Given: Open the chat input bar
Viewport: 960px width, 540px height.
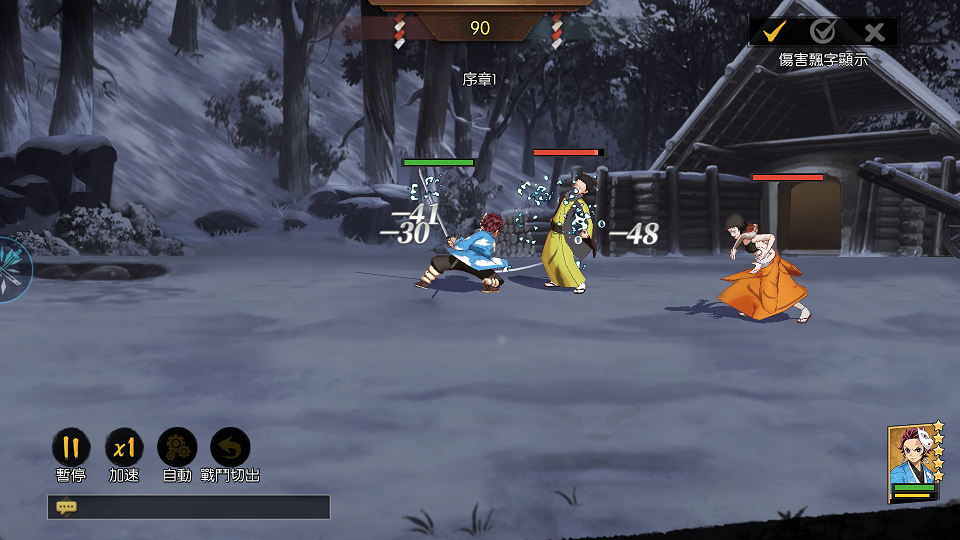Looking at the screenshot, I should pyautogui.click(x=188, y=507).
